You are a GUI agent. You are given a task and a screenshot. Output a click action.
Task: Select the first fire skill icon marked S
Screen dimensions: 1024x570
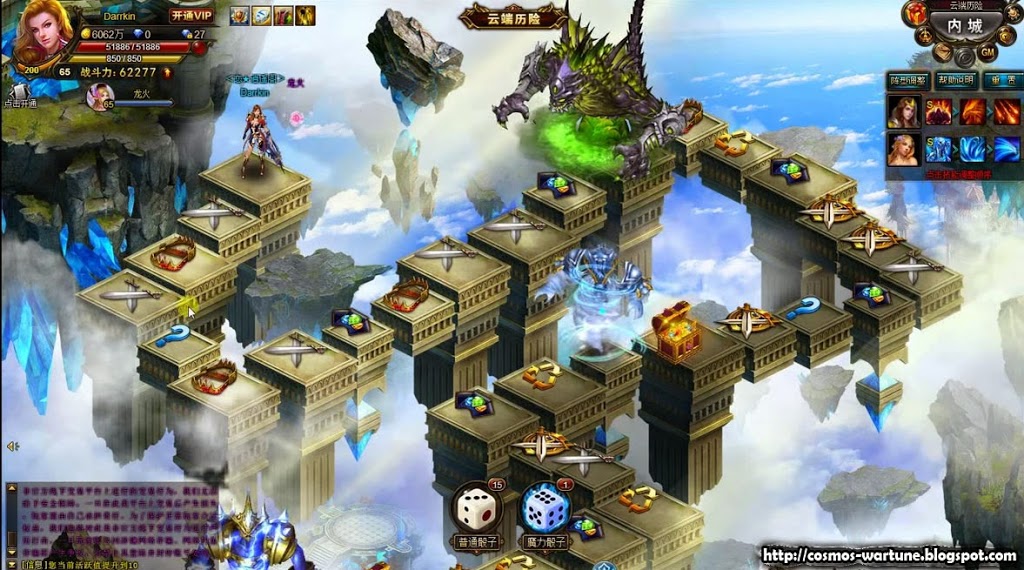[x=938, y=110]
